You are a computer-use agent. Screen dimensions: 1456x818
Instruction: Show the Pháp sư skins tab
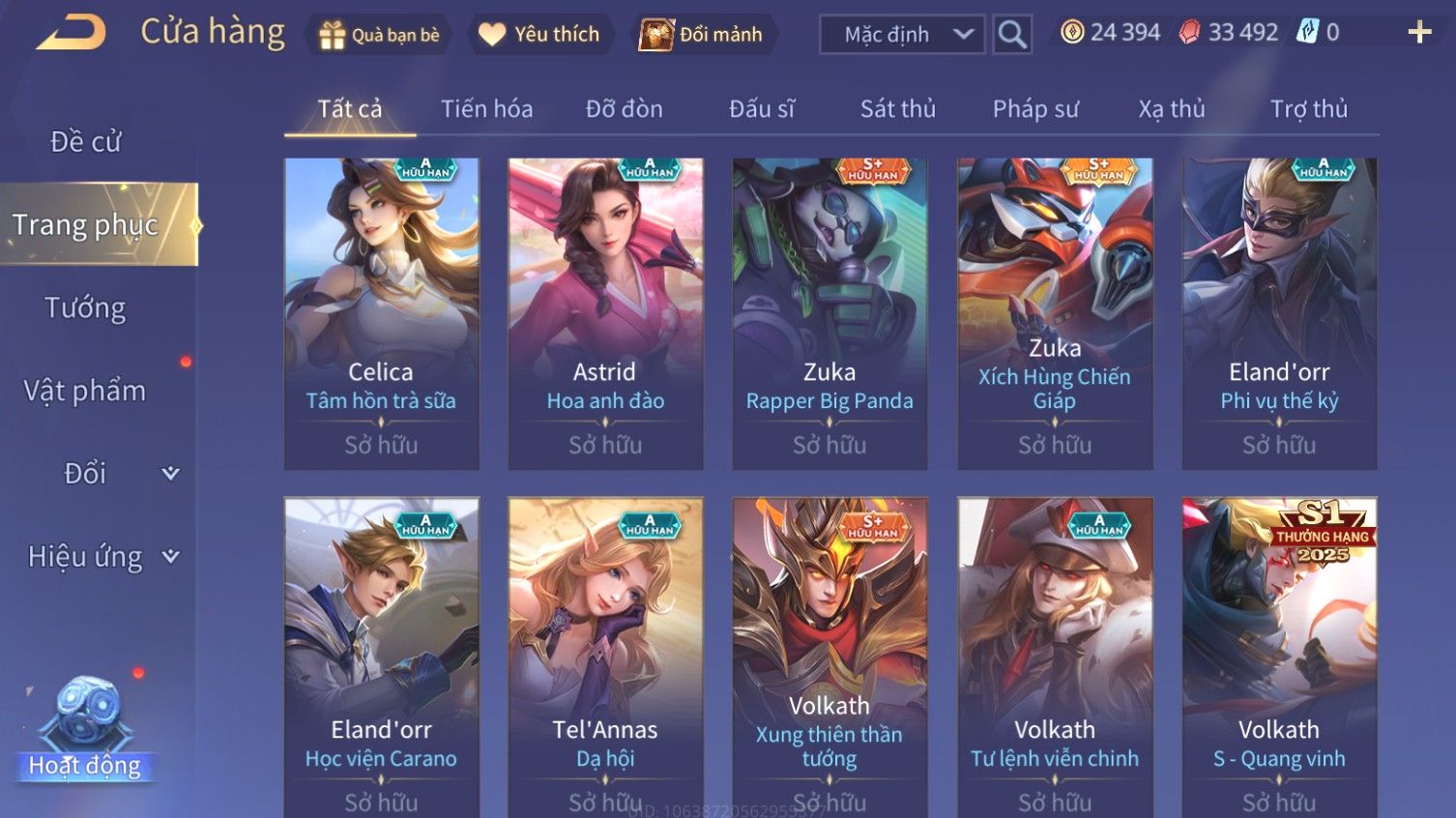1034,109
